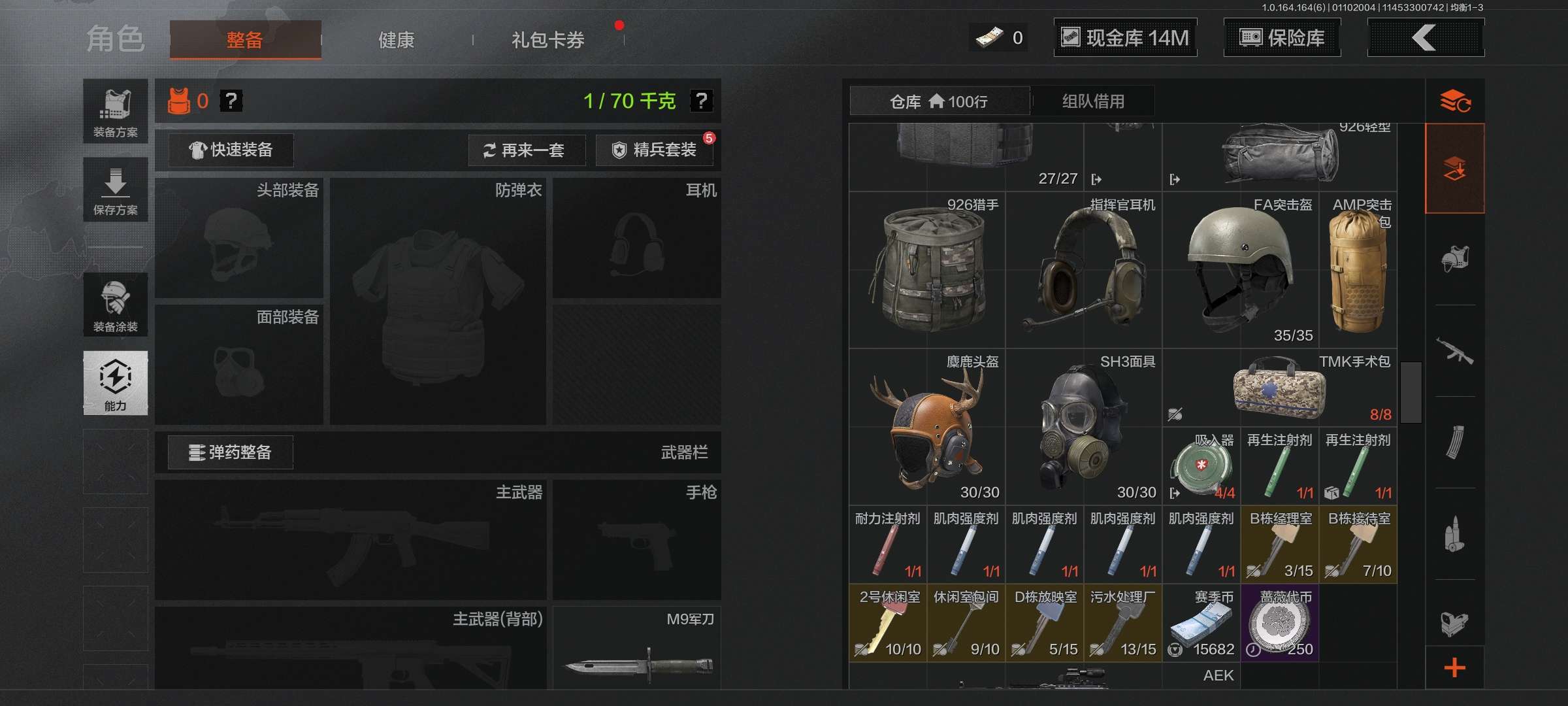
Task: Open the 装备方案 equipment plan panel
Action: click(115, 111)
